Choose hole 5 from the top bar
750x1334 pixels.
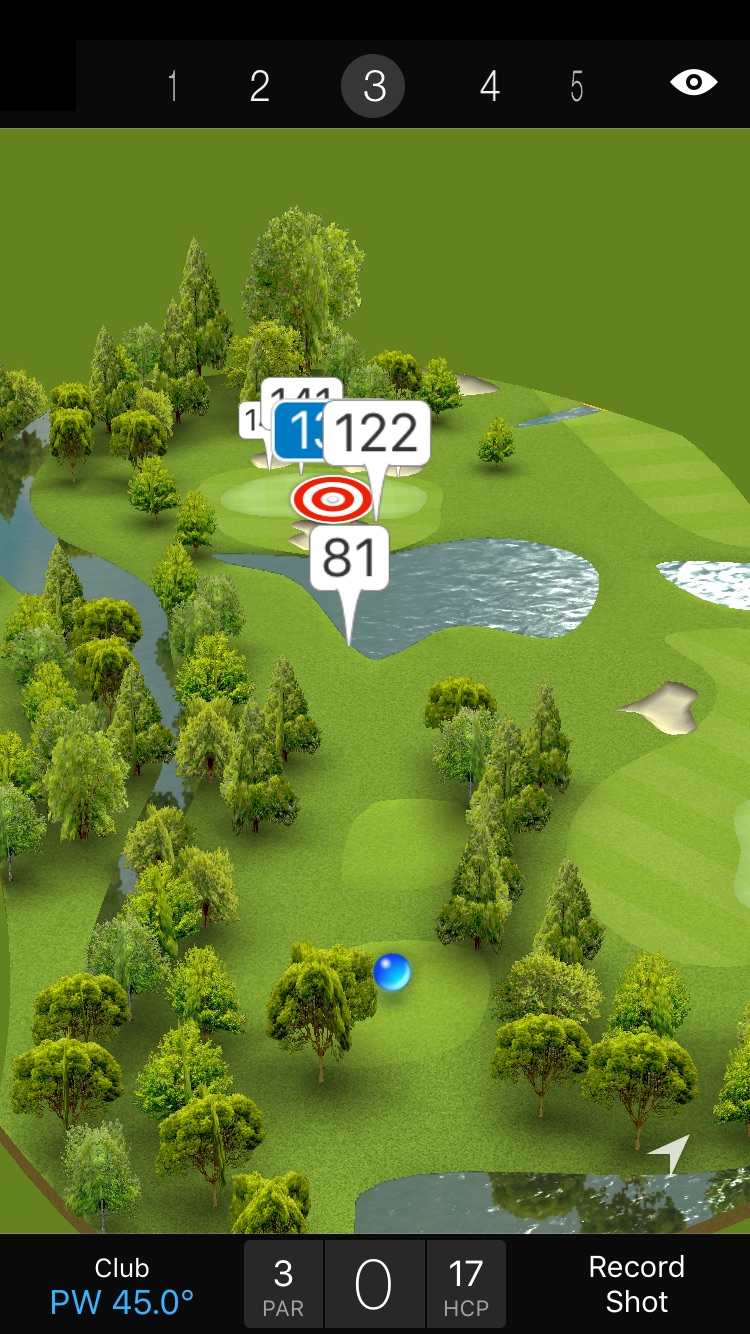coord(577,87)
